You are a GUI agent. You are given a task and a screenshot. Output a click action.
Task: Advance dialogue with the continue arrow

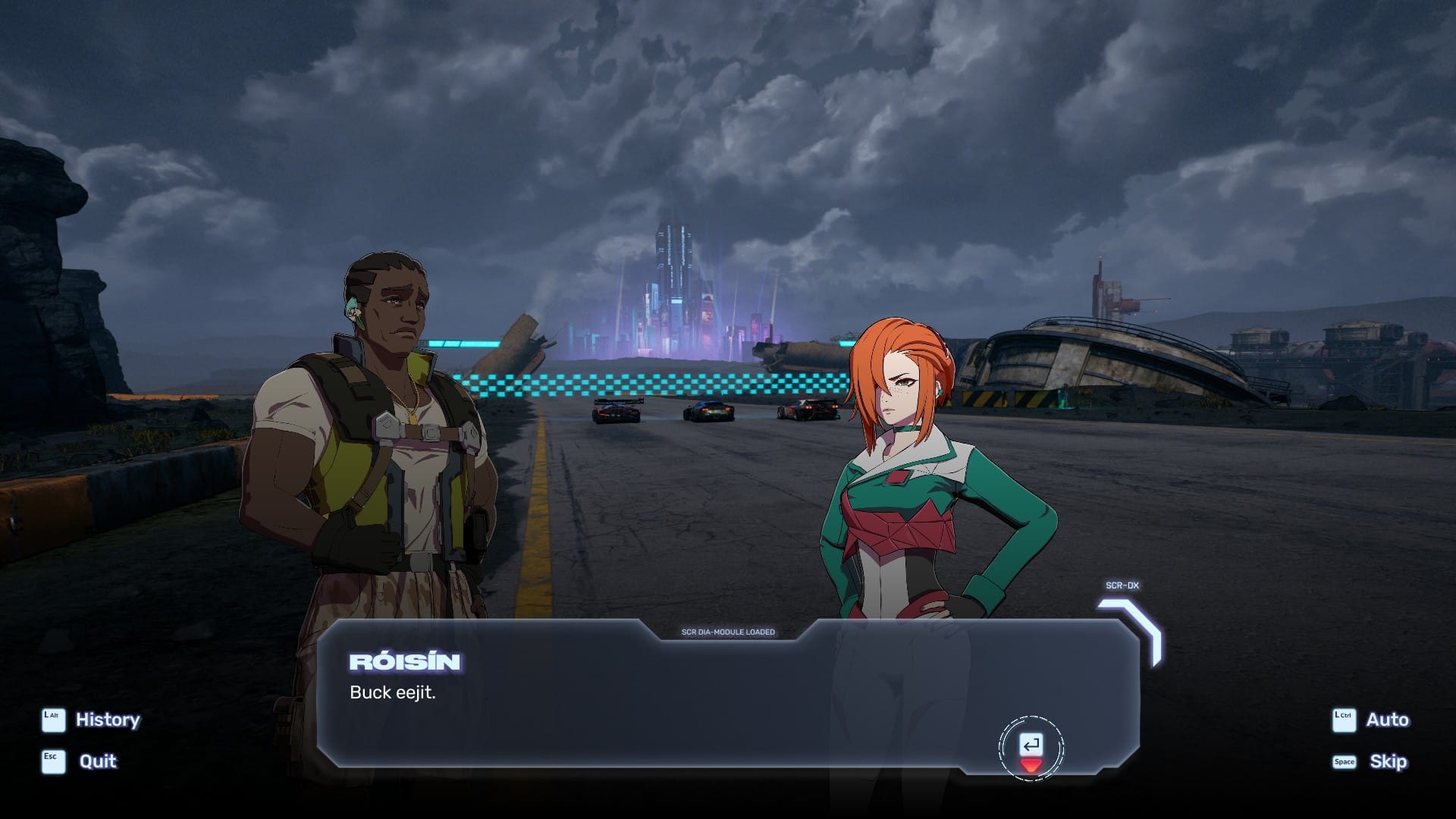[1031, 748]
